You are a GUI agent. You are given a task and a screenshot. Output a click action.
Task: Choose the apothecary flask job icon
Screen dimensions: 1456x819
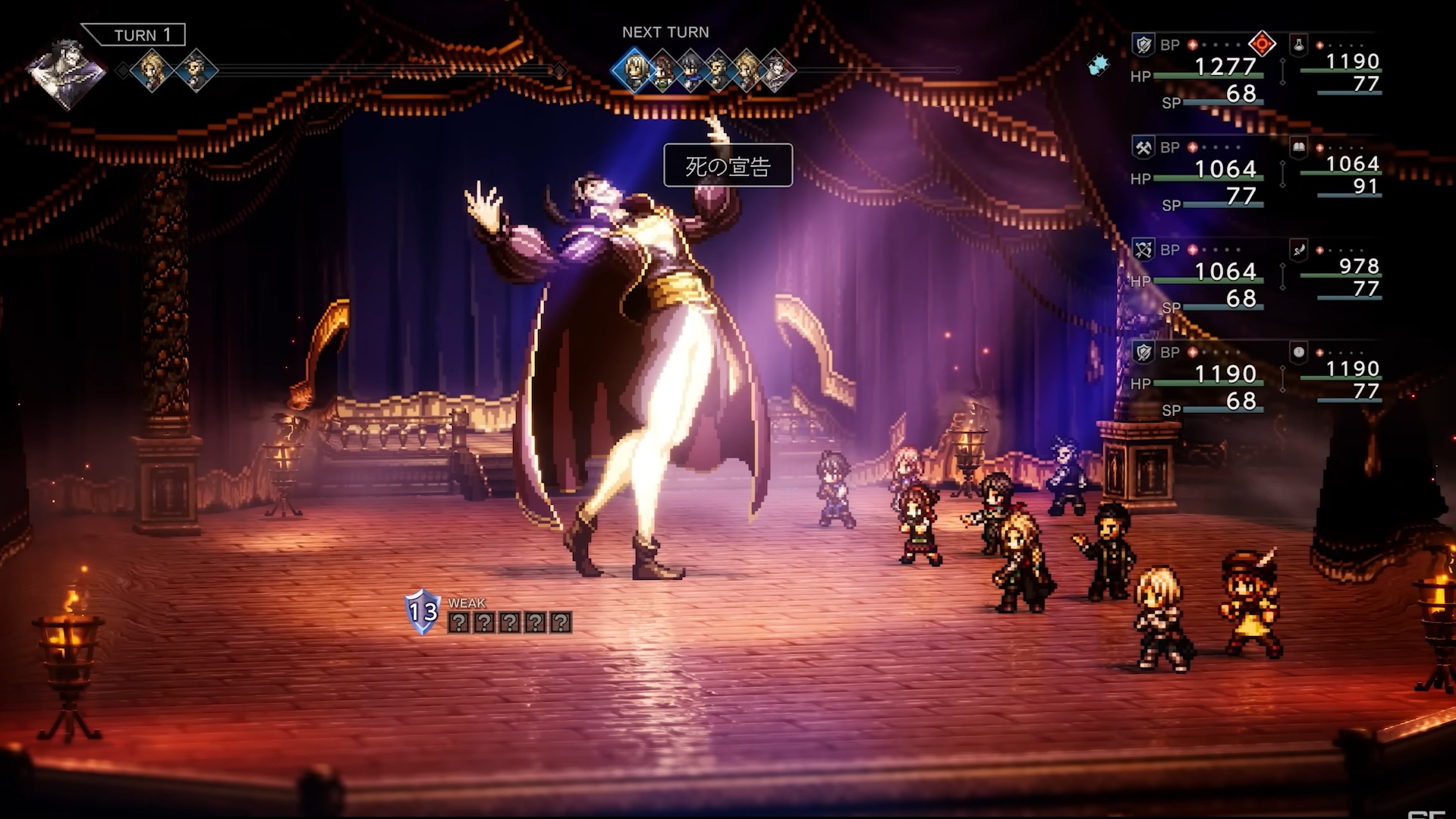point(1298,45)
